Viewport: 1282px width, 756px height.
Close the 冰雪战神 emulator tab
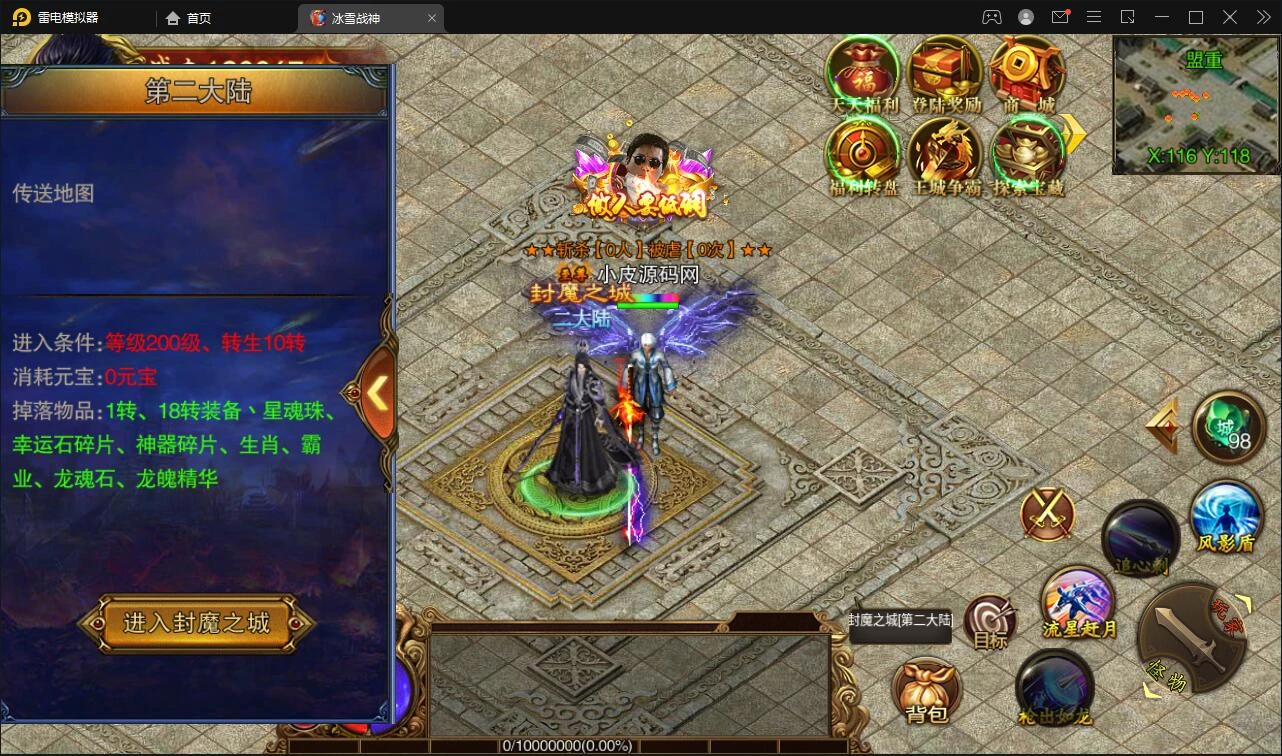coord(432,18)
